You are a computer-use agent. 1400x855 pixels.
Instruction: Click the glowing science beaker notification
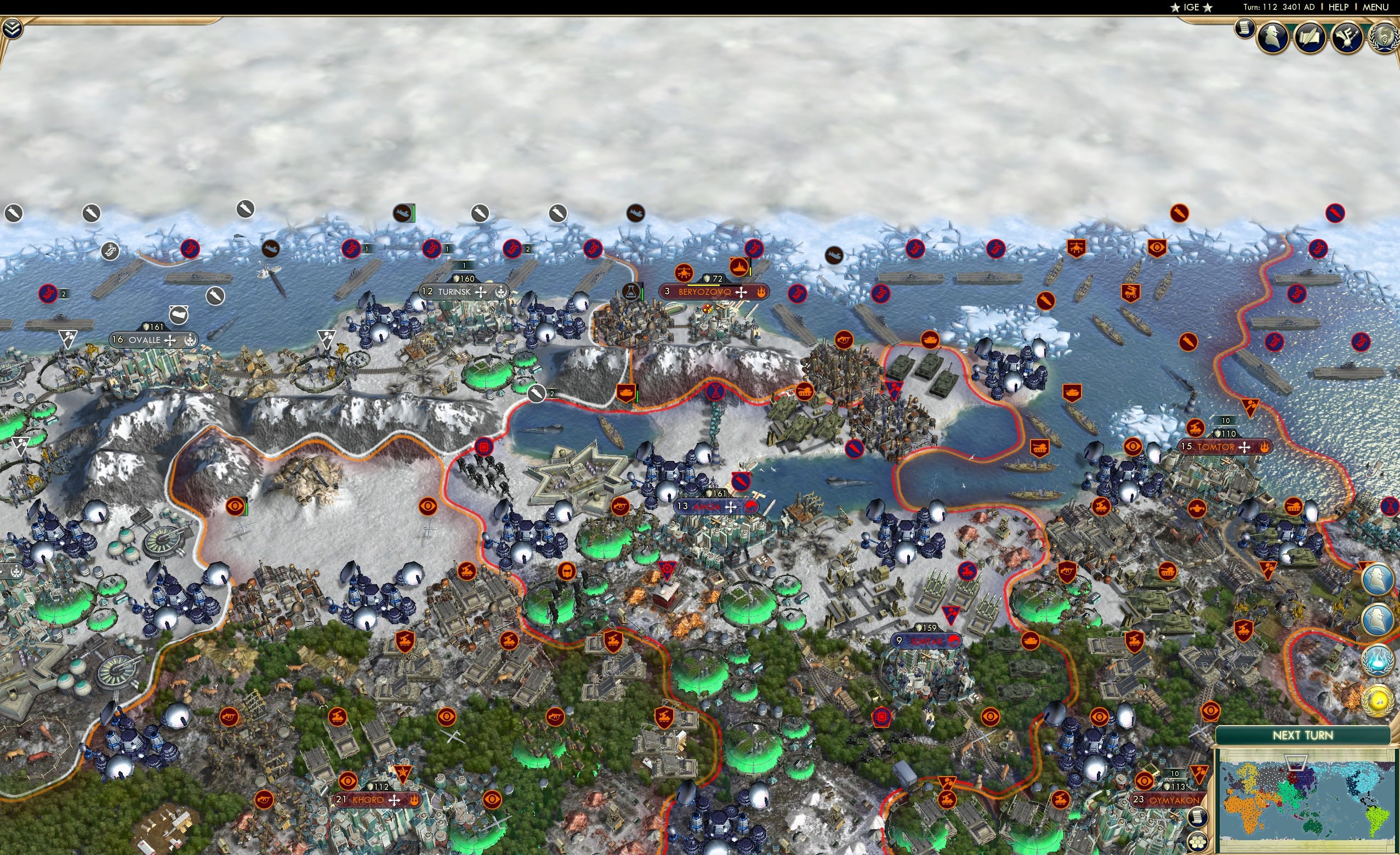coord(1377,661)
